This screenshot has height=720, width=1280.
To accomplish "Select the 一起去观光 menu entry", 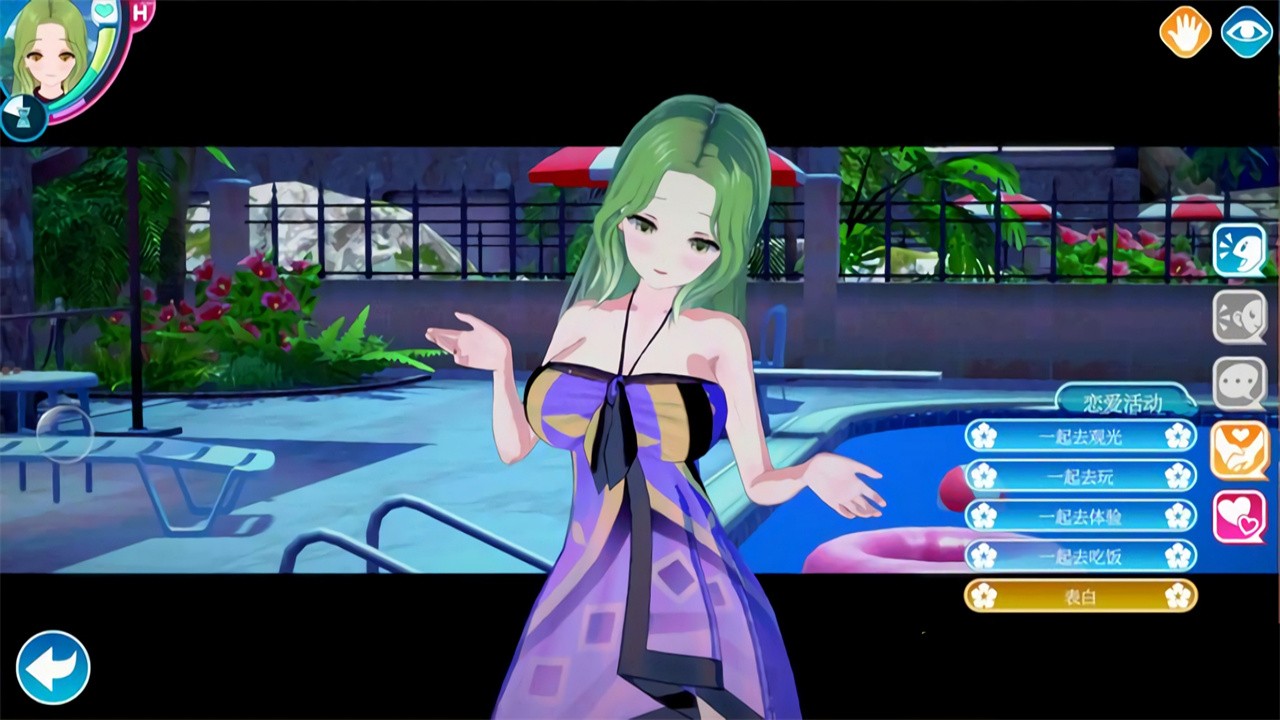I will (x=1080, y=435).
